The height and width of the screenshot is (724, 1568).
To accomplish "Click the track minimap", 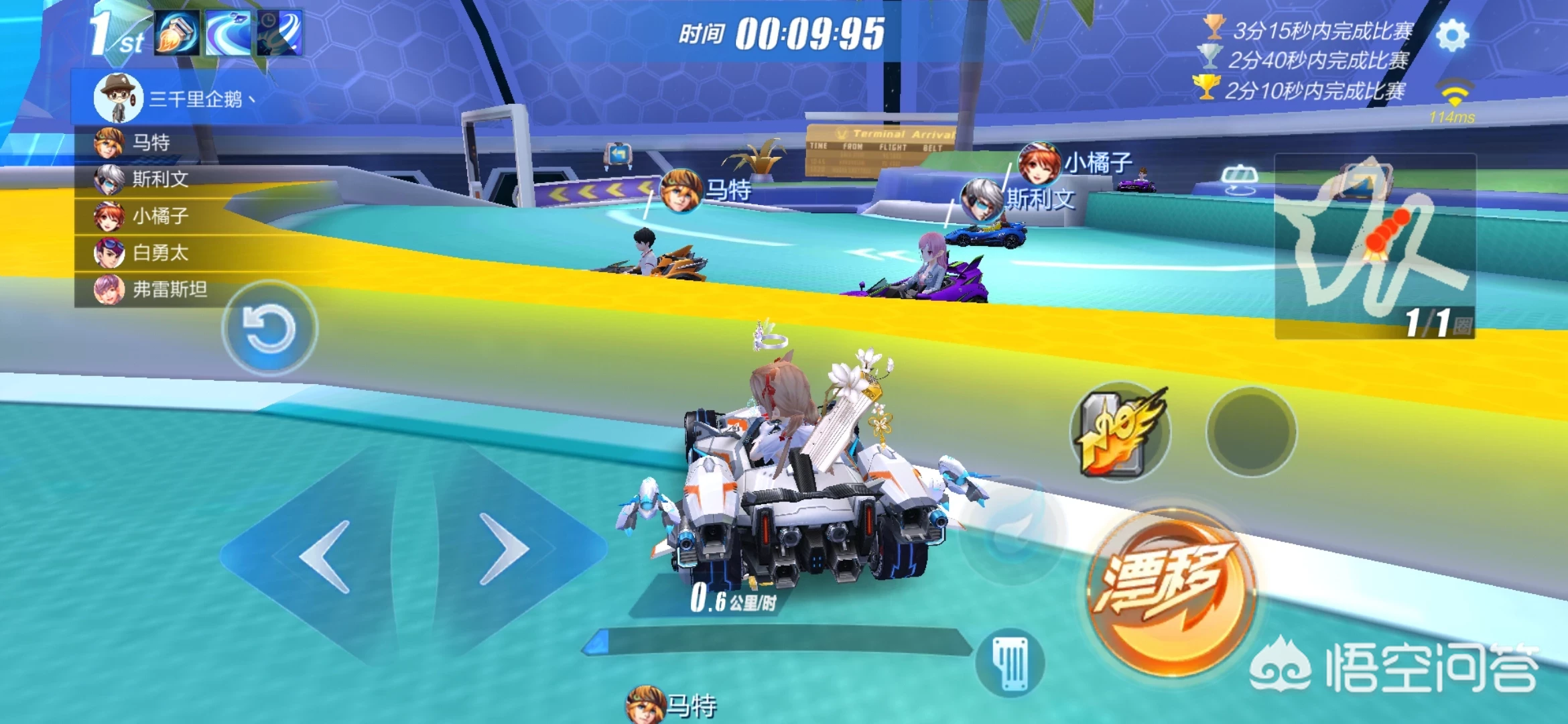I will click(1374, 246).
